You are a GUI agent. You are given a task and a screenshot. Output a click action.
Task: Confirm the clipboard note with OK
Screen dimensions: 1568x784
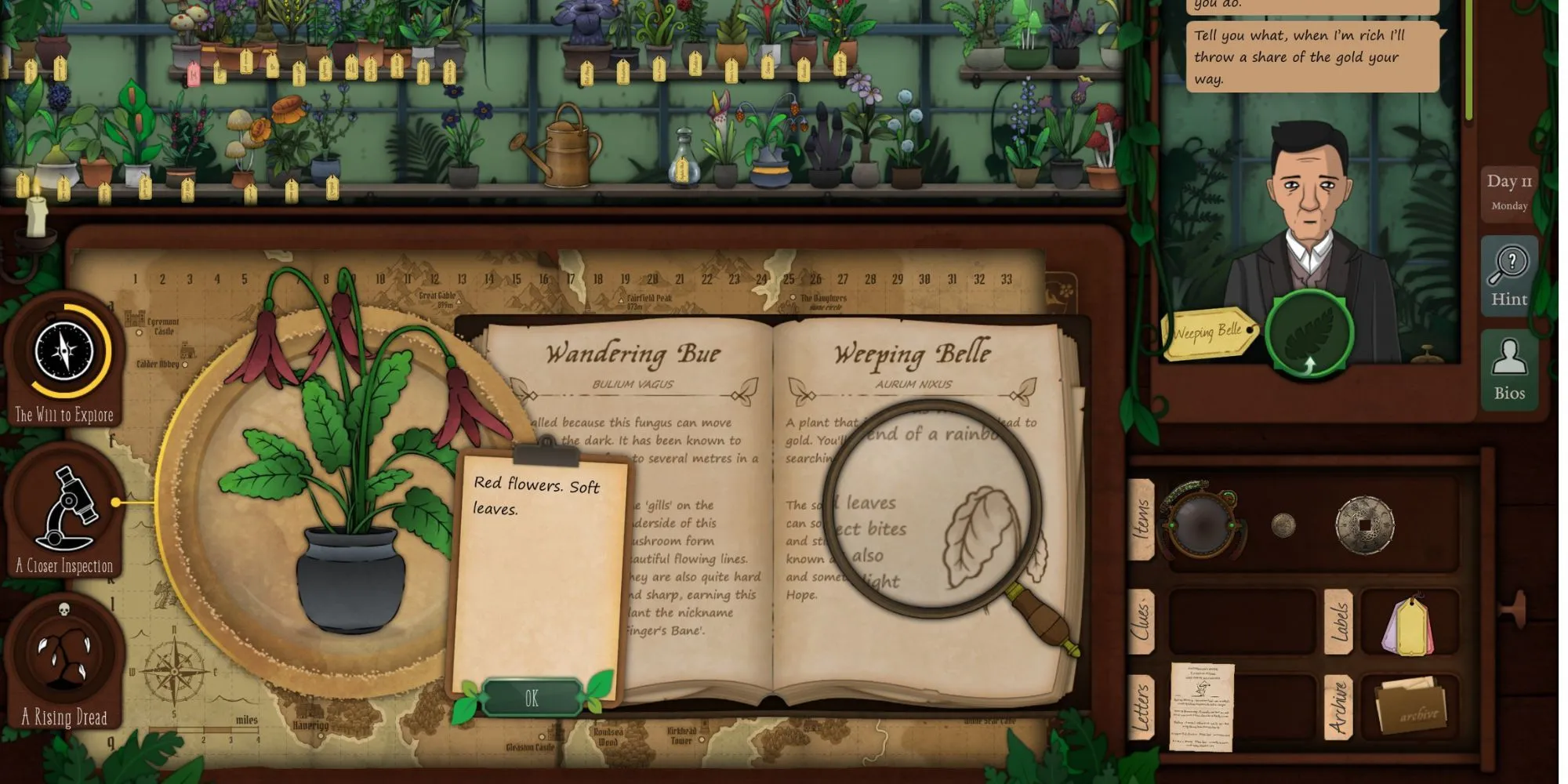pos(532,698)
